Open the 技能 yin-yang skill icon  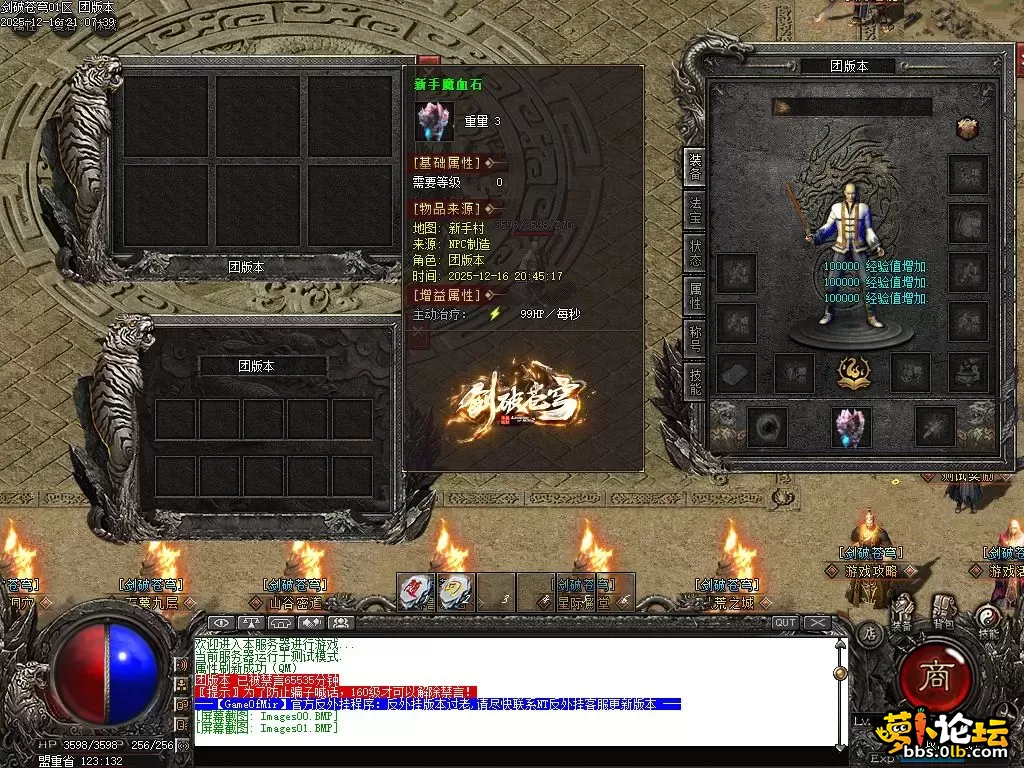point(988,618)
